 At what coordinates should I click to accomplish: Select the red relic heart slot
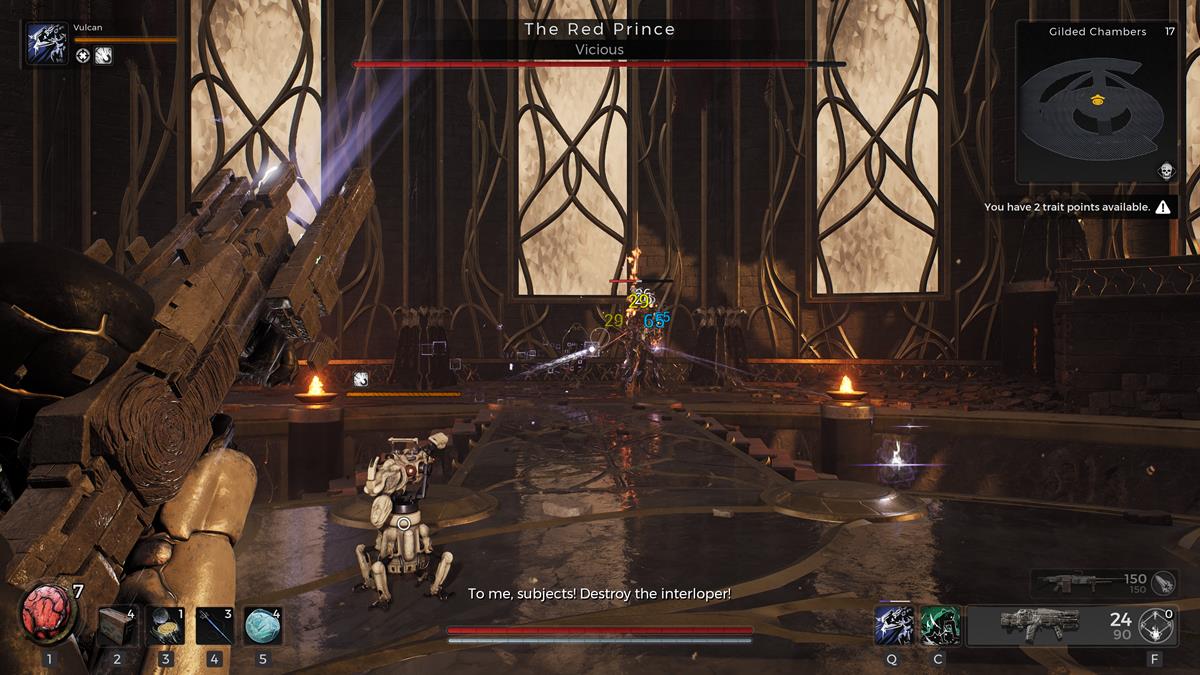pos(48,613)
